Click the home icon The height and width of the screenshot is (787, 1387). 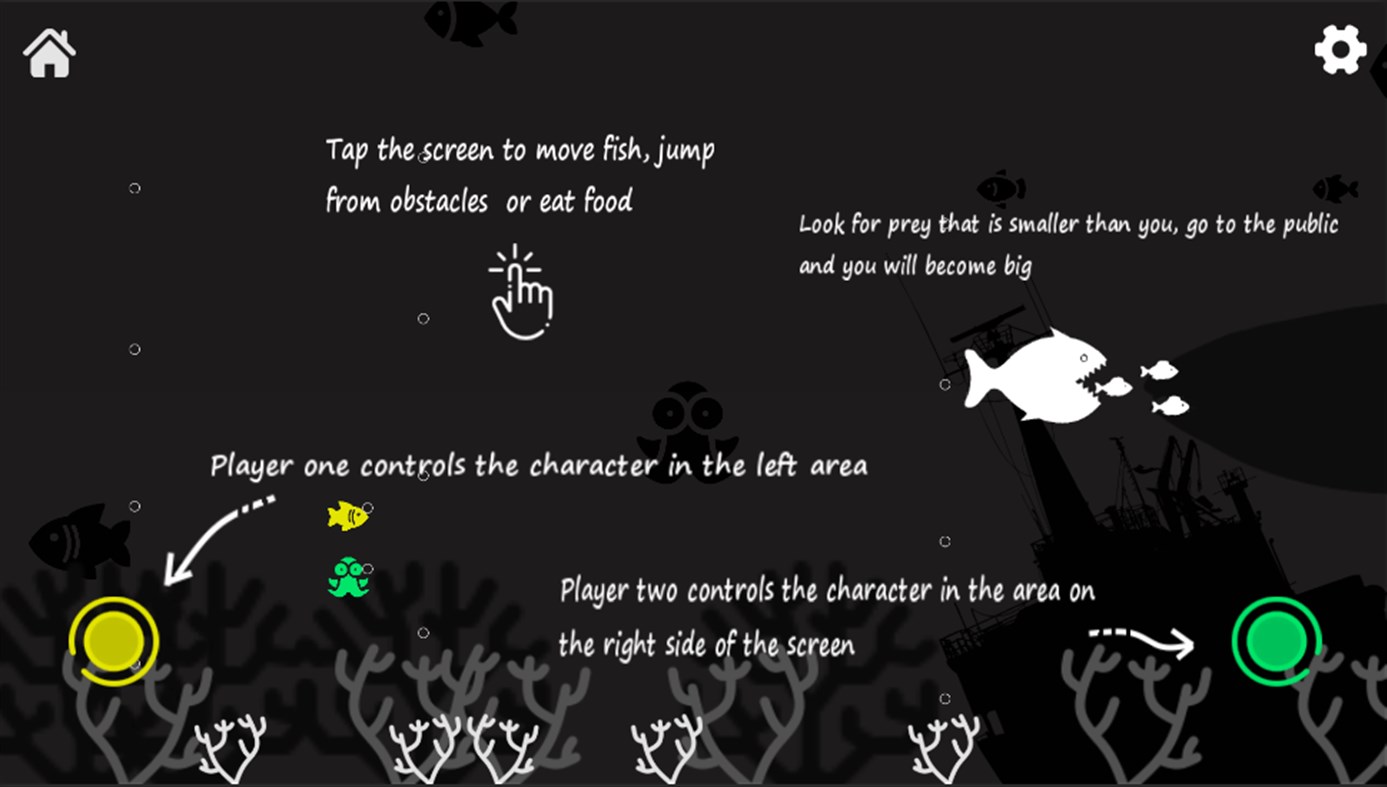47,52
